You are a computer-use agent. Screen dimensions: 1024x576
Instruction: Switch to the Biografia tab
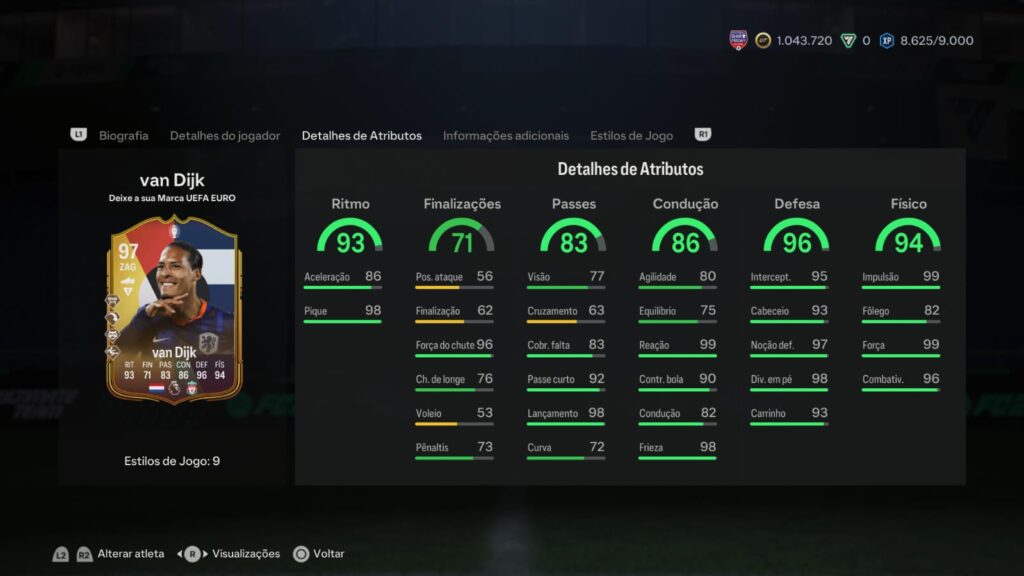tap(123, 136)
